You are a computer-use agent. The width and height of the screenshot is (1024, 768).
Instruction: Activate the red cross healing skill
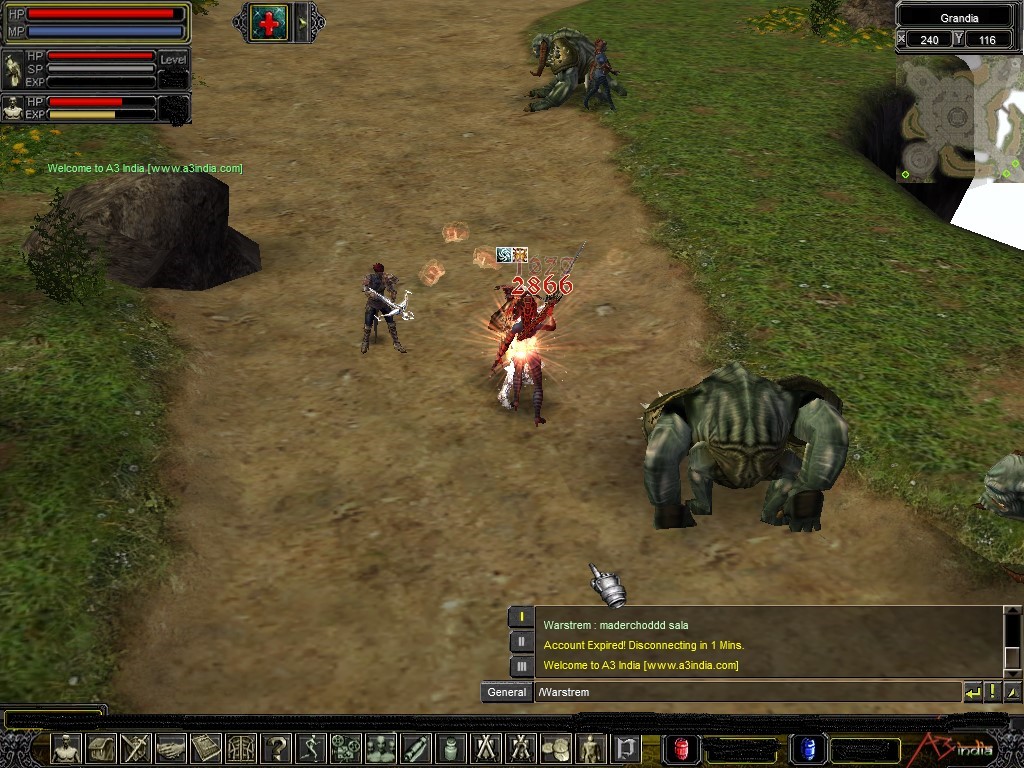269,22
